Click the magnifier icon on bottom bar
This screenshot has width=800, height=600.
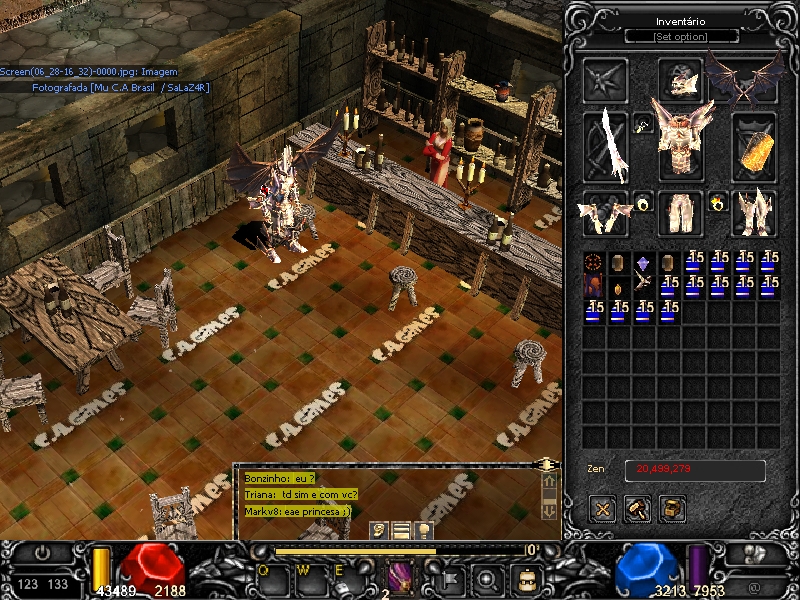coord(488,578)
